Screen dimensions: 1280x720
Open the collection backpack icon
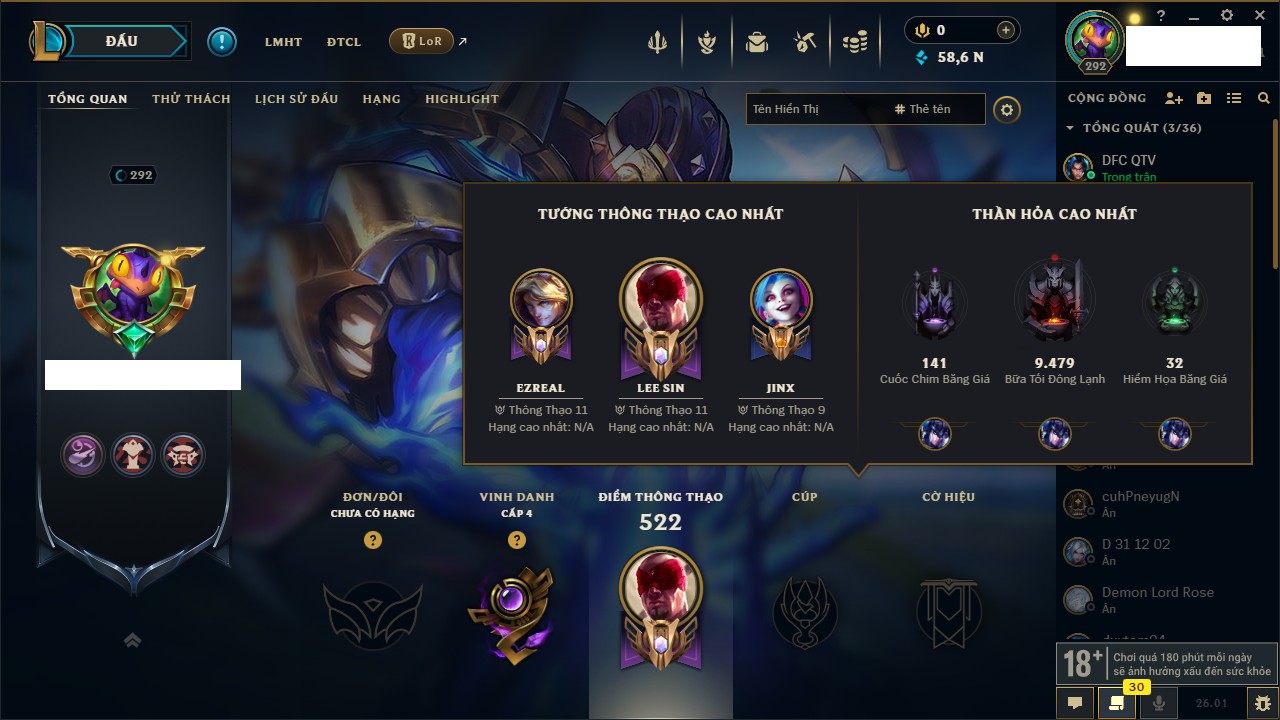click(757, 42)
